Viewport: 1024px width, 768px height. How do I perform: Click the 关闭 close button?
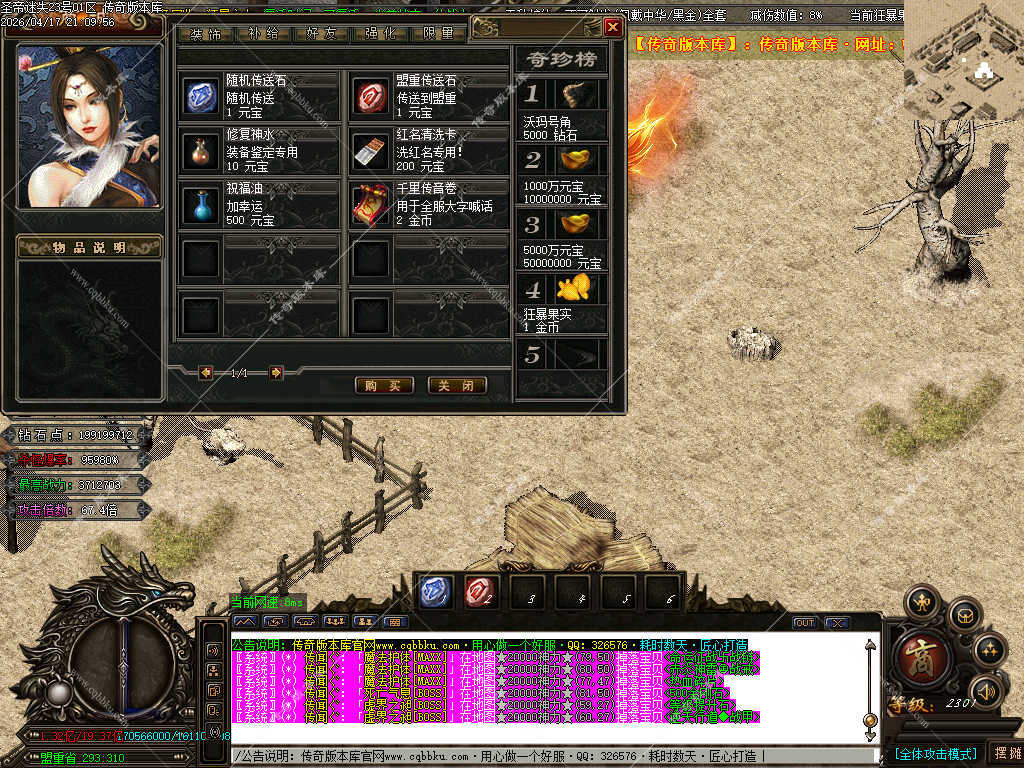pos(457,385)
